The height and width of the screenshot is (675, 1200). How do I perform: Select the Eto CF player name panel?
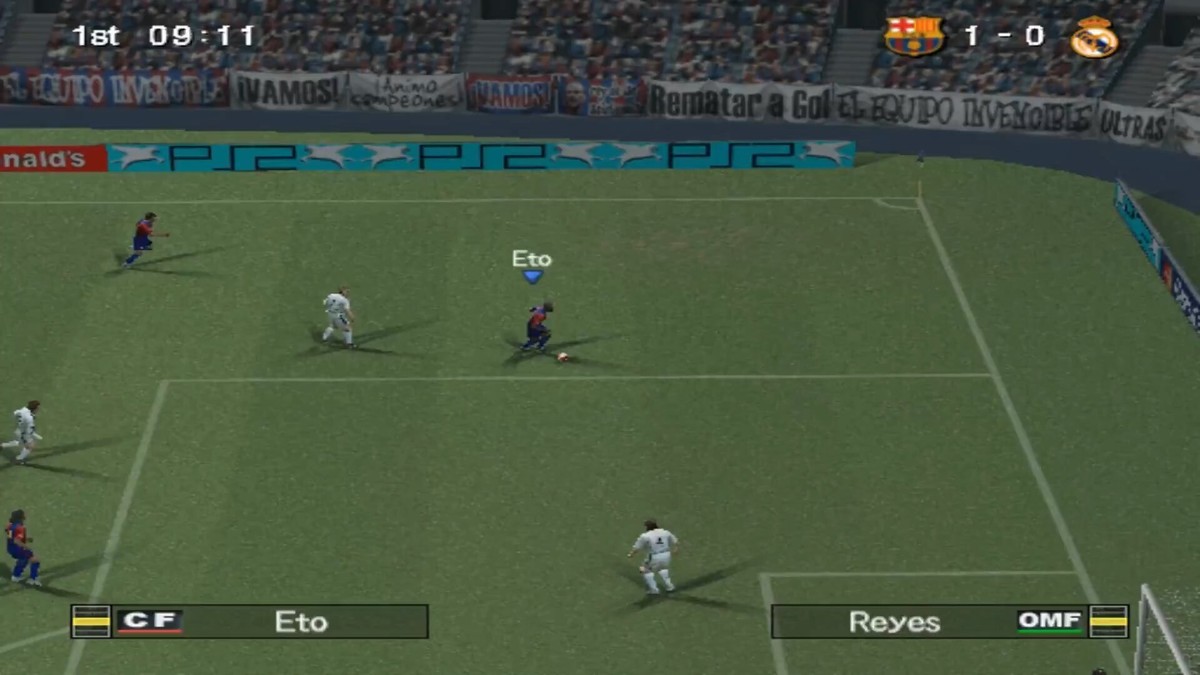point(250,621)
